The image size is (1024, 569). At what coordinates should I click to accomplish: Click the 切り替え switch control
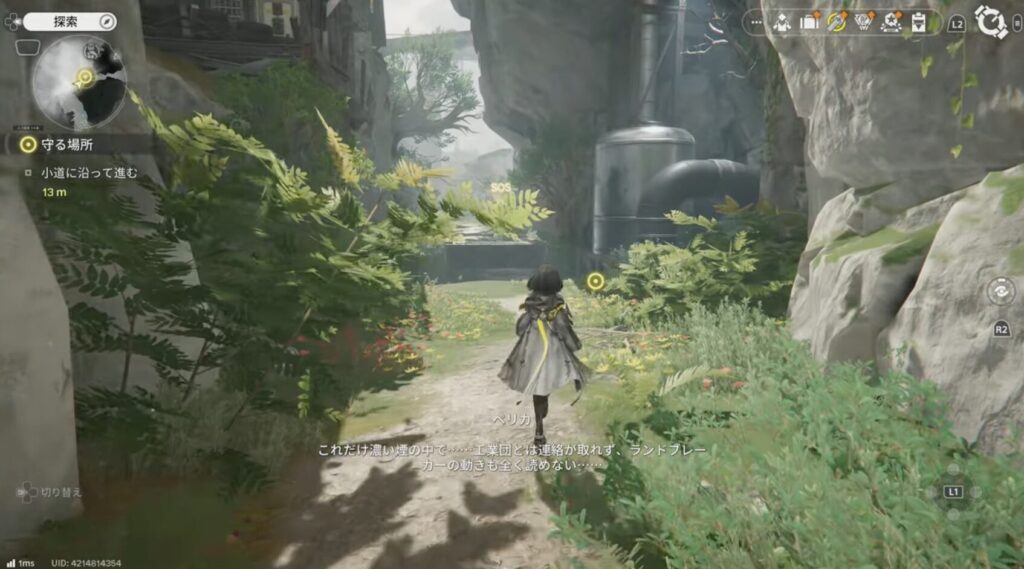click(x=48, y=492)
